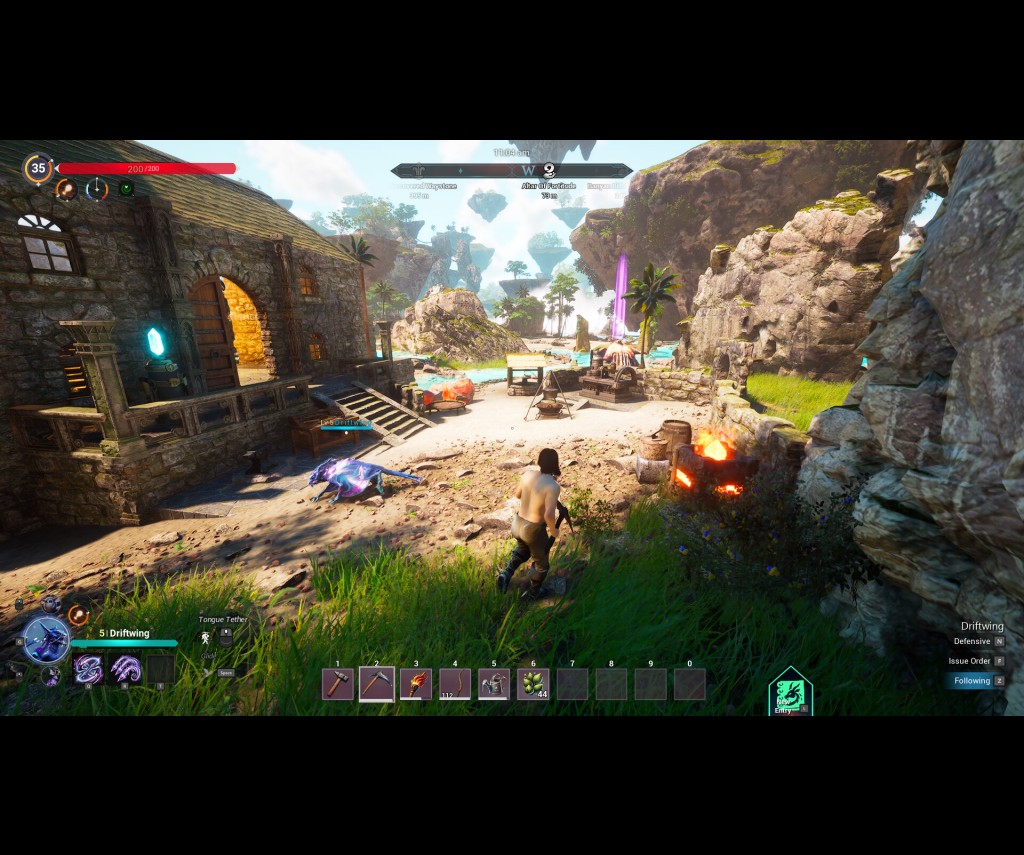Set Driftwing to Defensive stance
This screenshot has height=855, width=1024.
click(x=972, y=641)
